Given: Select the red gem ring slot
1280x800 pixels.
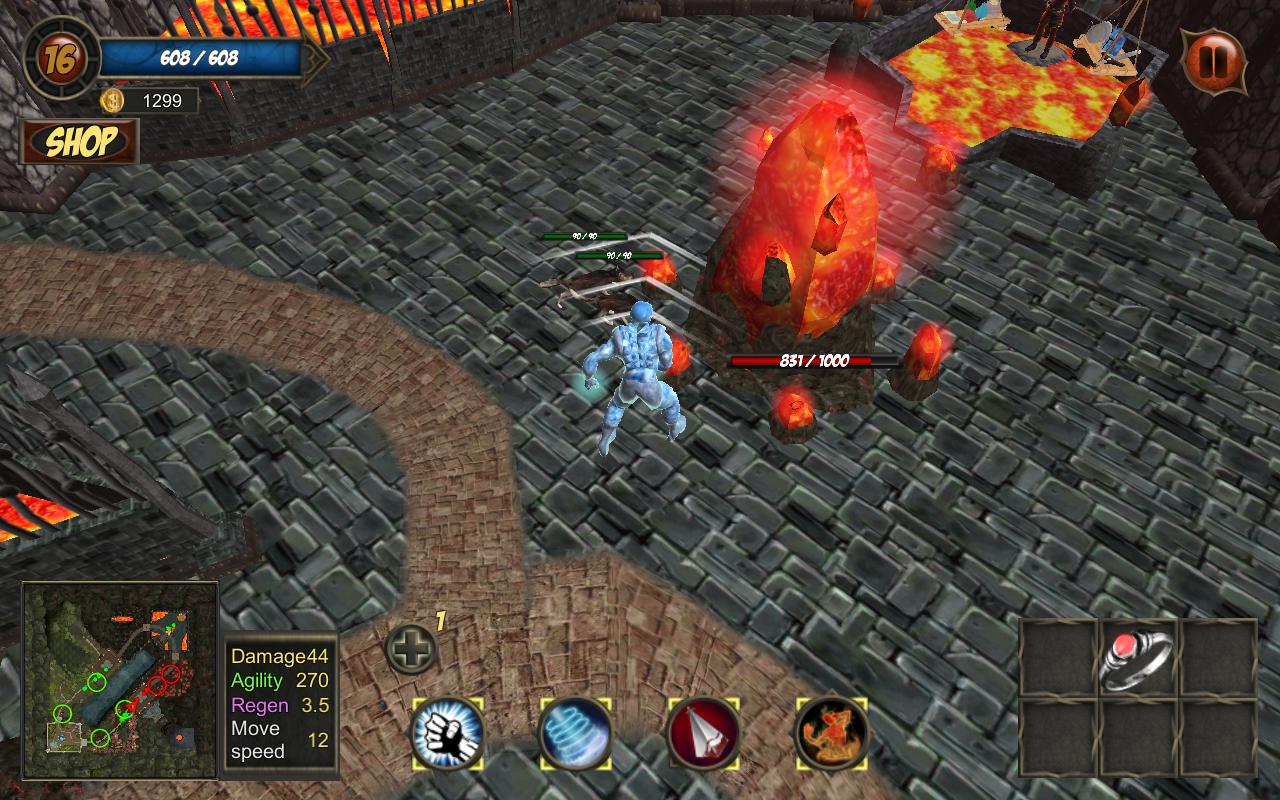Looking at the screenshot, I should 1138,658.
